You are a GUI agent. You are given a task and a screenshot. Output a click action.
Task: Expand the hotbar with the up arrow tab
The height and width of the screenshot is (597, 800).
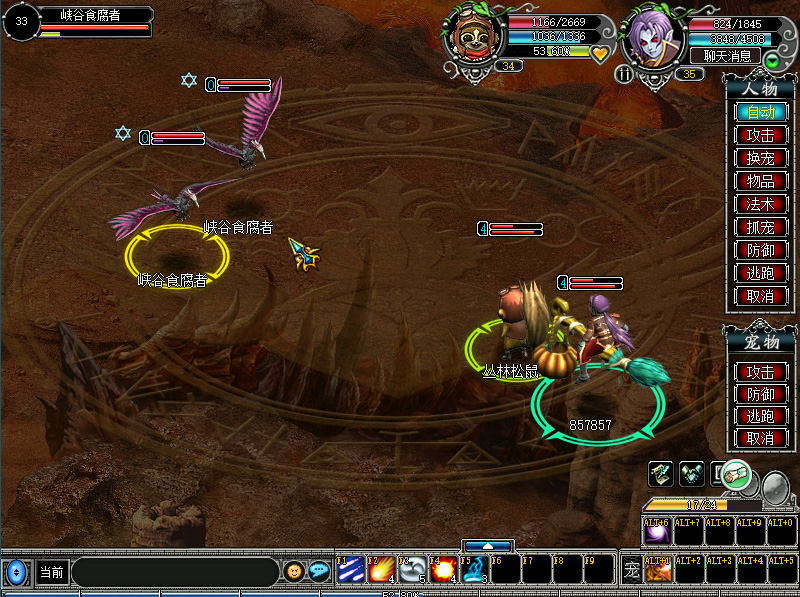[x=488, y=546]
